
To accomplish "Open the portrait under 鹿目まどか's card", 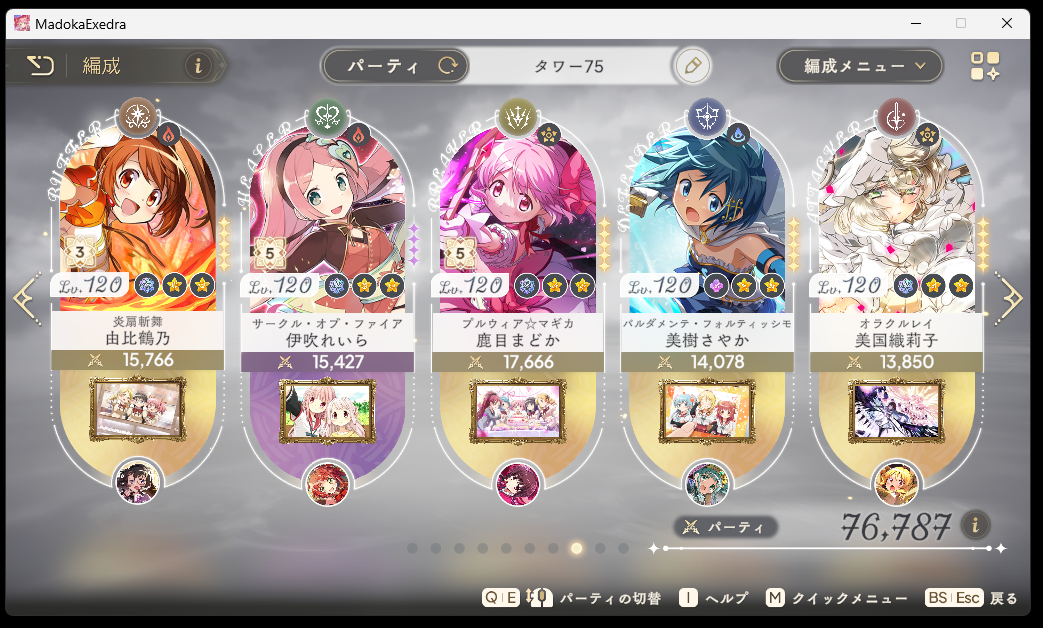I will click(x=517, y=482).
